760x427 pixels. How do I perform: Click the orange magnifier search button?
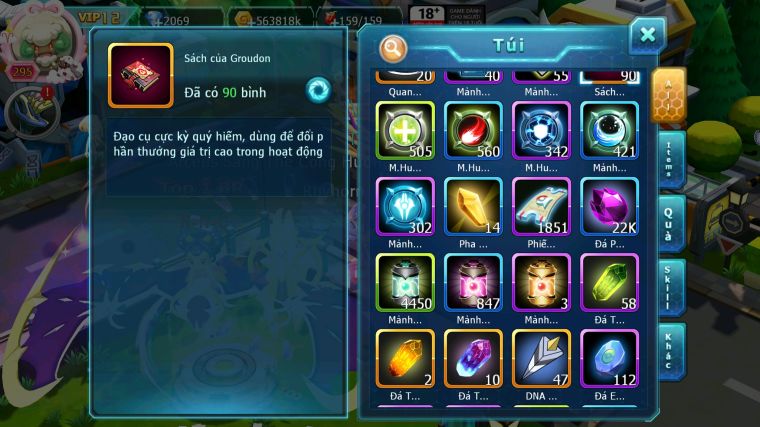coord(393,47)
